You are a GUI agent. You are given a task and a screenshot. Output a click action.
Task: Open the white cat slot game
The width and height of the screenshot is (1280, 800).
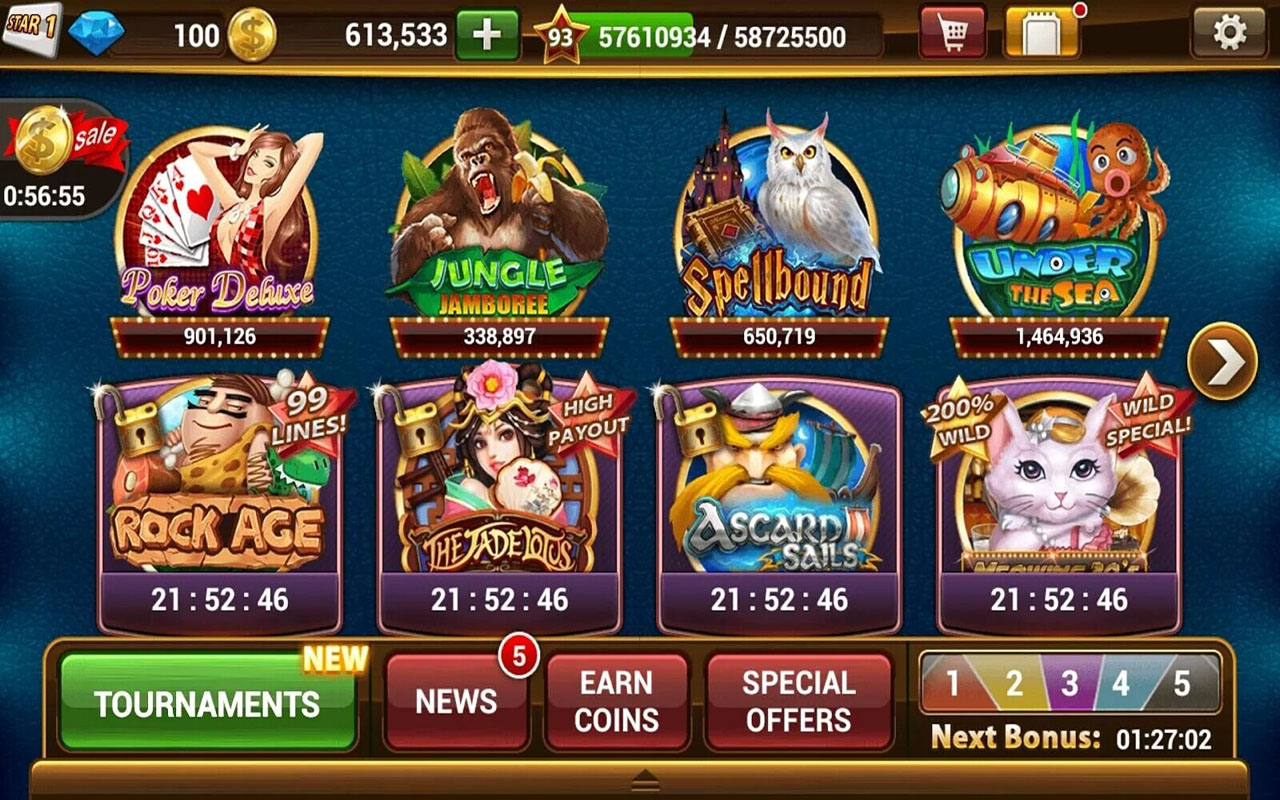pyautogui.click(x=1058, y=490)
